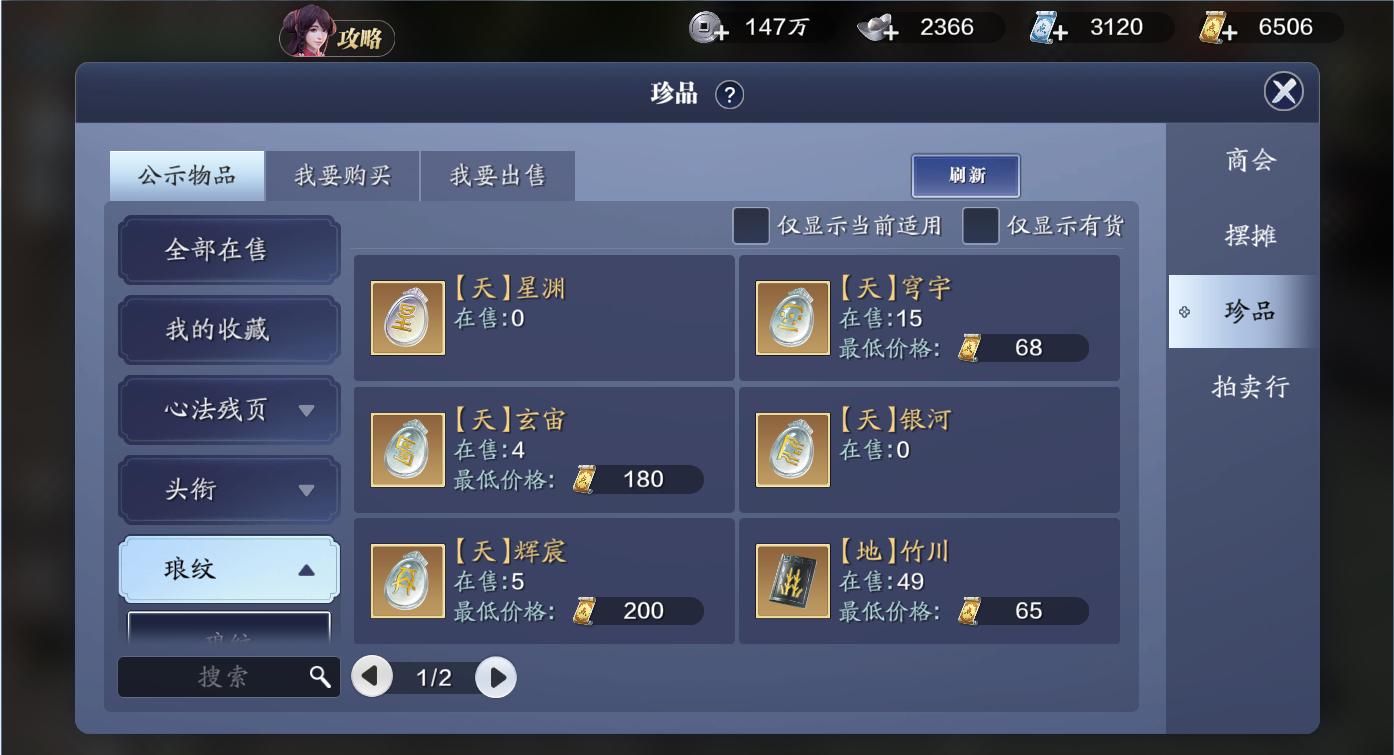Open the 珍品 help question mark

click(x=729, y=95)
